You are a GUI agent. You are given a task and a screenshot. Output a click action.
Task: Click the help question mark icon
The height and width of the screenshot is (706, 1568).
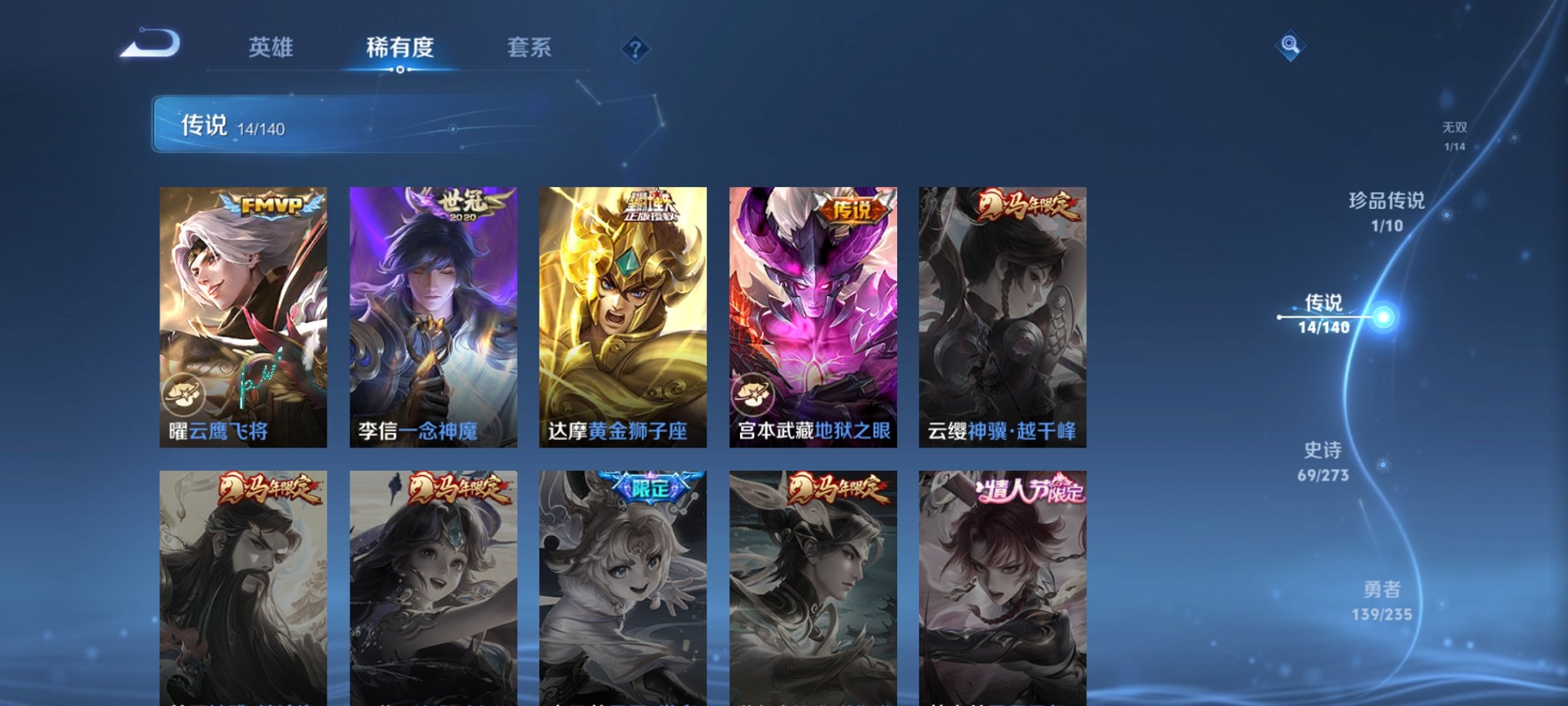point(634,50)
